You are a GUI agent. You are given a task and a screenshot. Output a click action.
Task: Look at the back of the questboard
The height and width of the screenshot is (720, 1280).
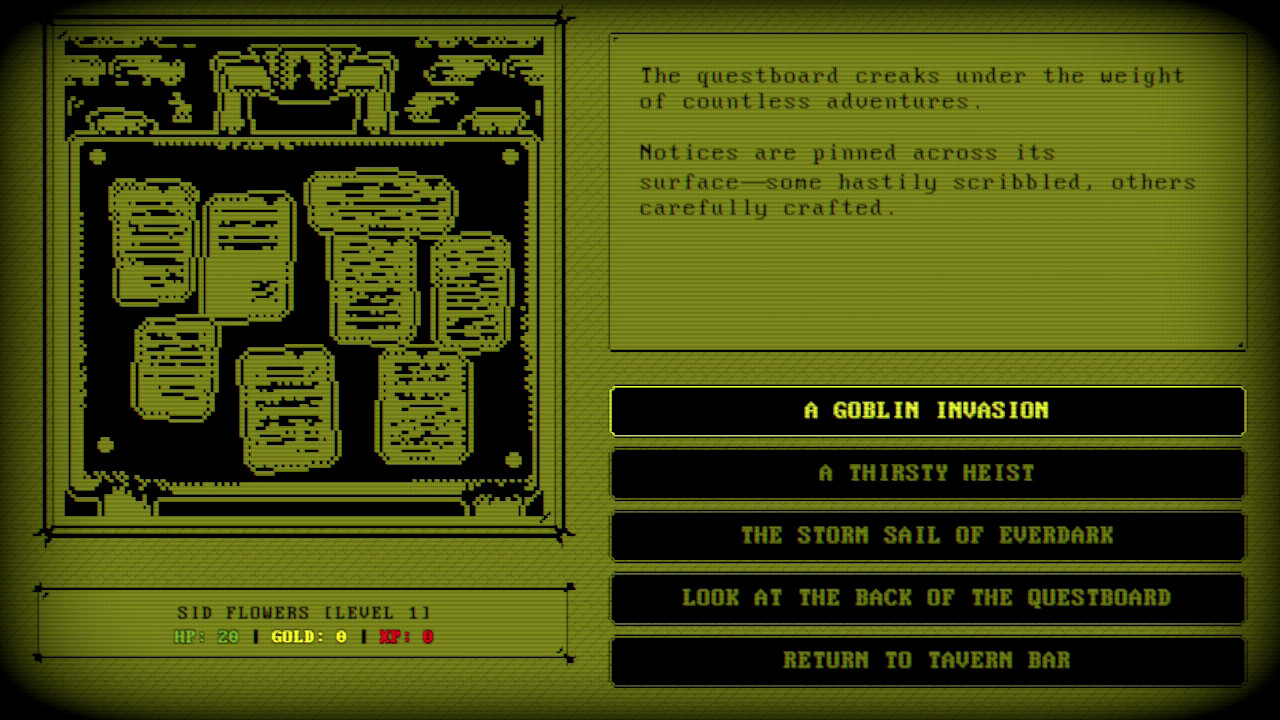tap(927, 598)
